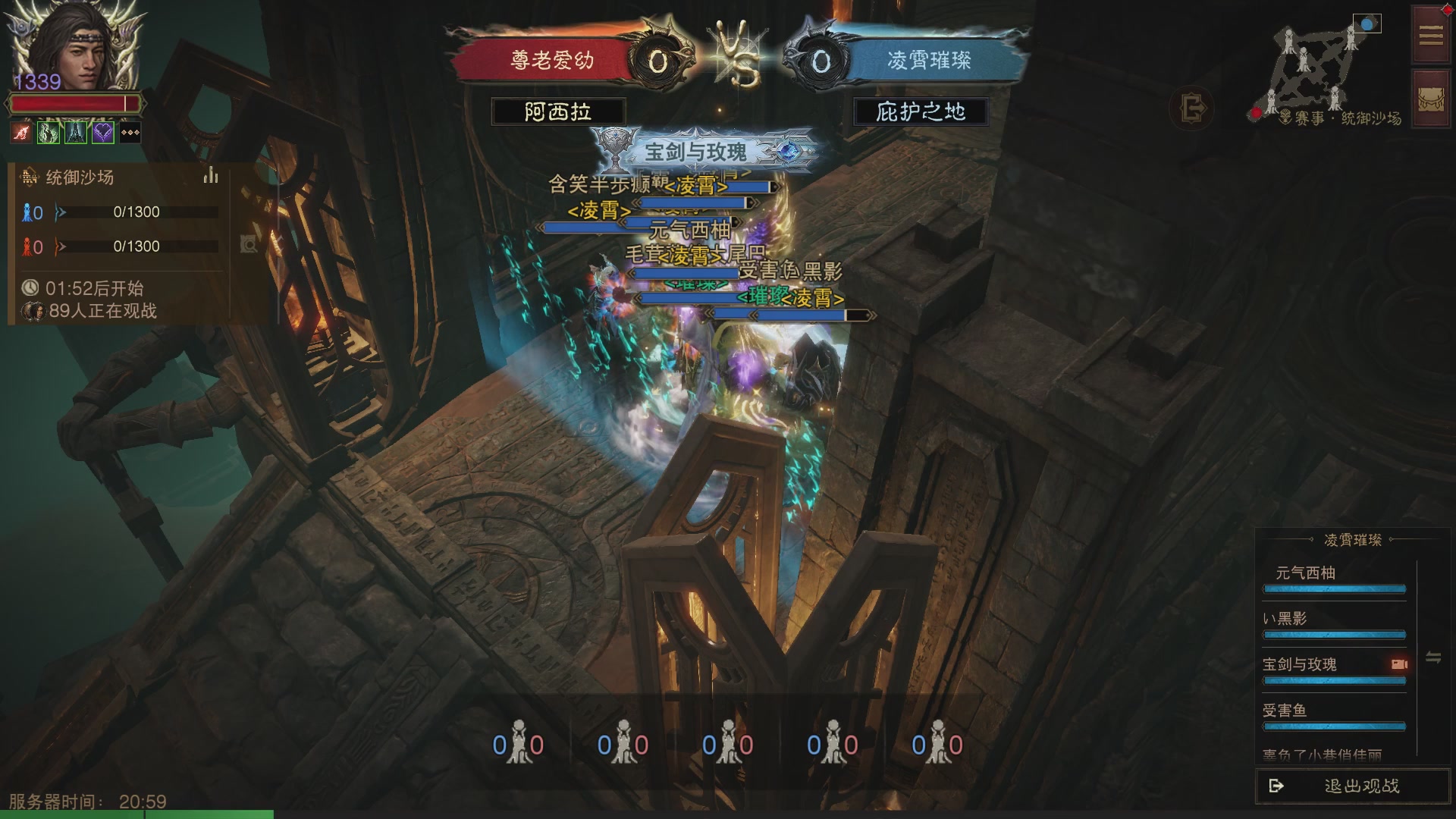The width and height of the screenshot is (1456, 819).
Task: Show battle statistics with the bar chart icon
Action: click(211, 177)
